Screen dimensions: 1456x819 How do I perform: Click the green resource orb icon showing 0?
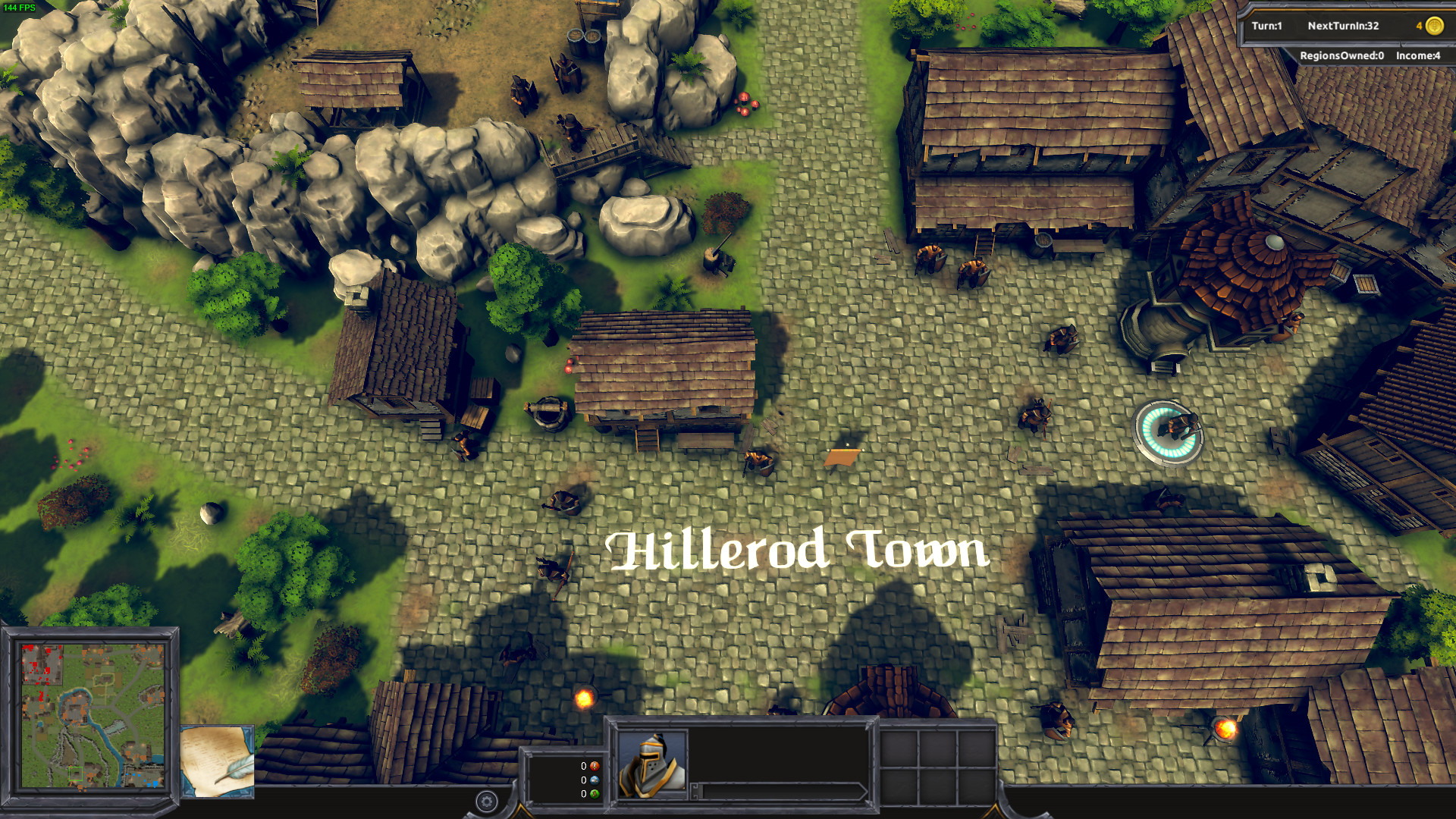(x=595, y=793)
